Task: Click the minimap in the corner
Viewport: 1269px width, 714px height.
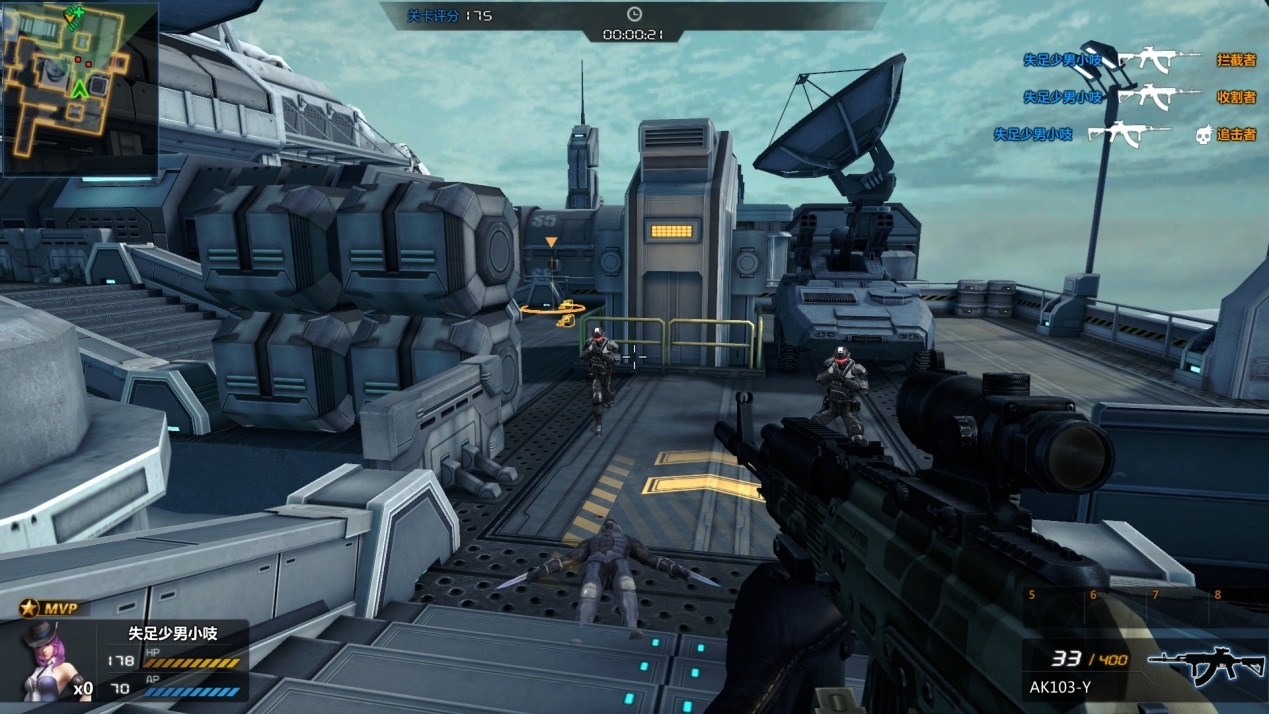Action: (79, 88)
